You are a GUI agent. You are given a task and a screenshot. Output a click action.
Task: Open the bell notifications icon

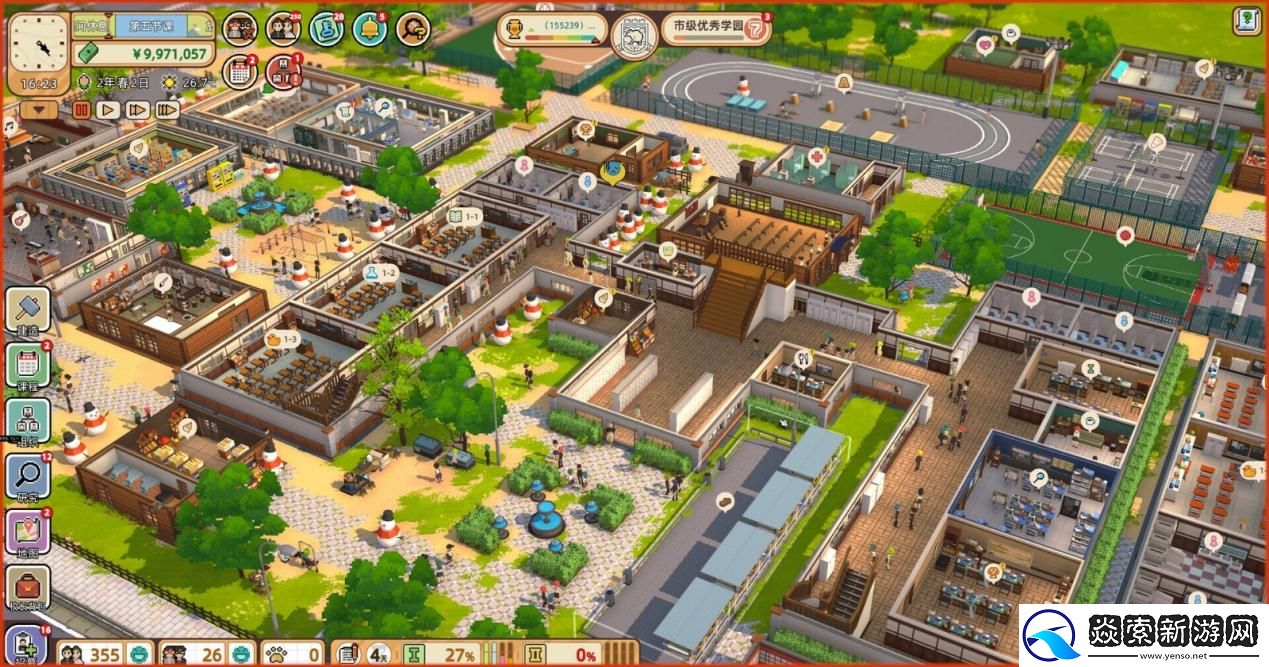[369, 29]
